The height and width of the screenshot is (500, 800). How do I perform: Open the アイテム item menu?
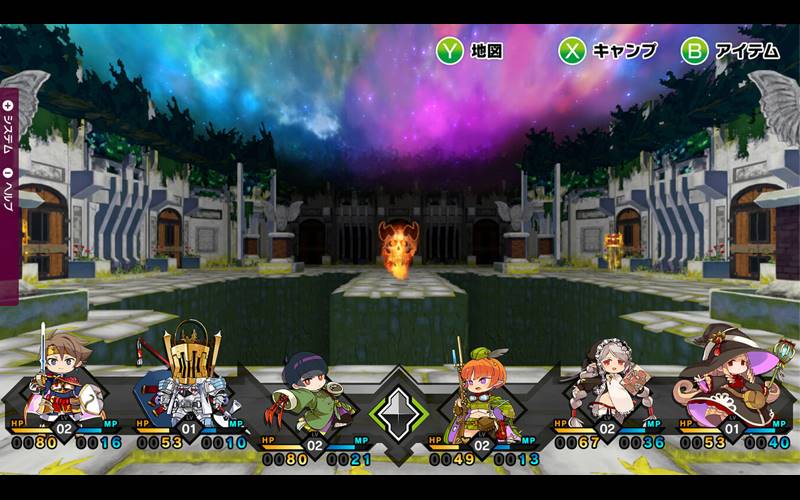(x=730, y=51)
